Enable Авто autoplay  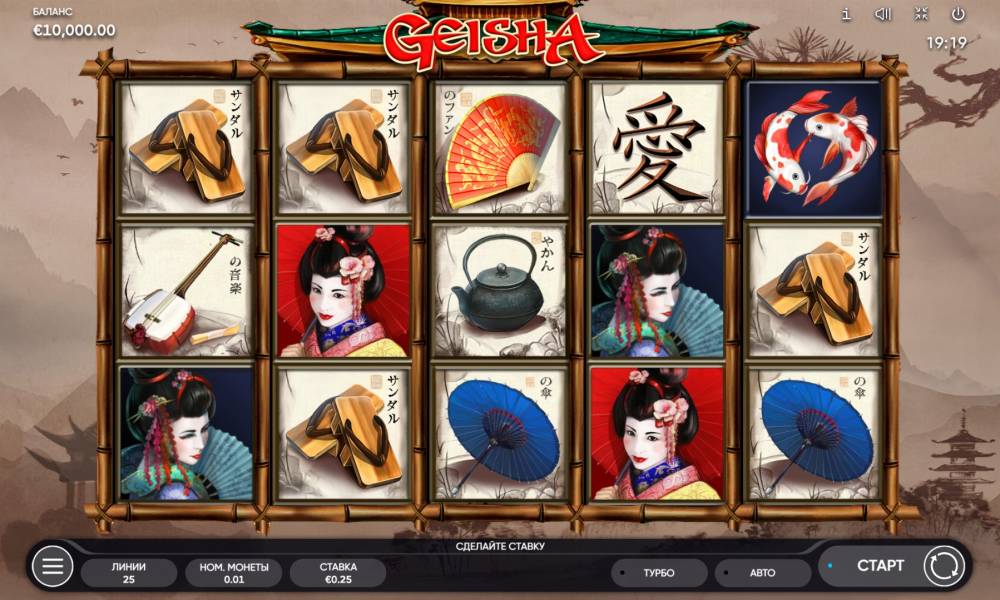[x=762, y=573]
